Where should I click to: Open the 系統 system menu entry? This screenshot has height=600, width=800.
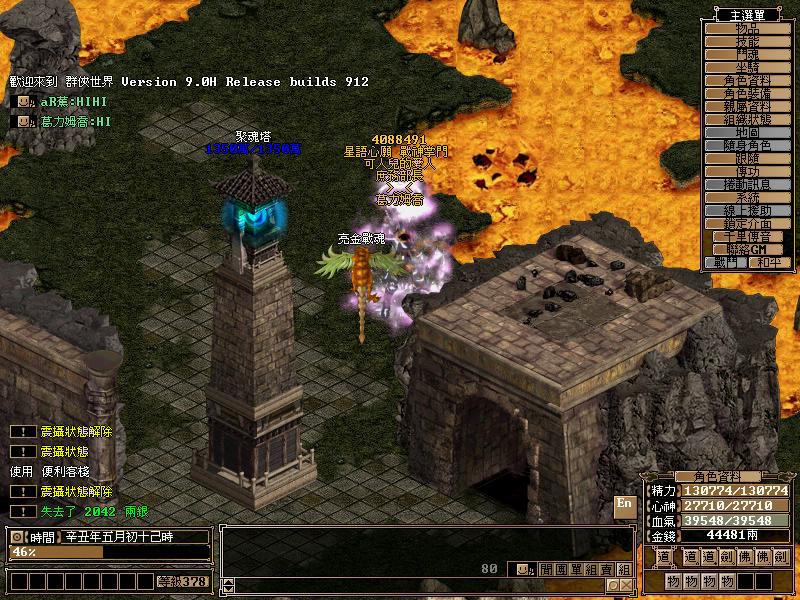(747, 197)
